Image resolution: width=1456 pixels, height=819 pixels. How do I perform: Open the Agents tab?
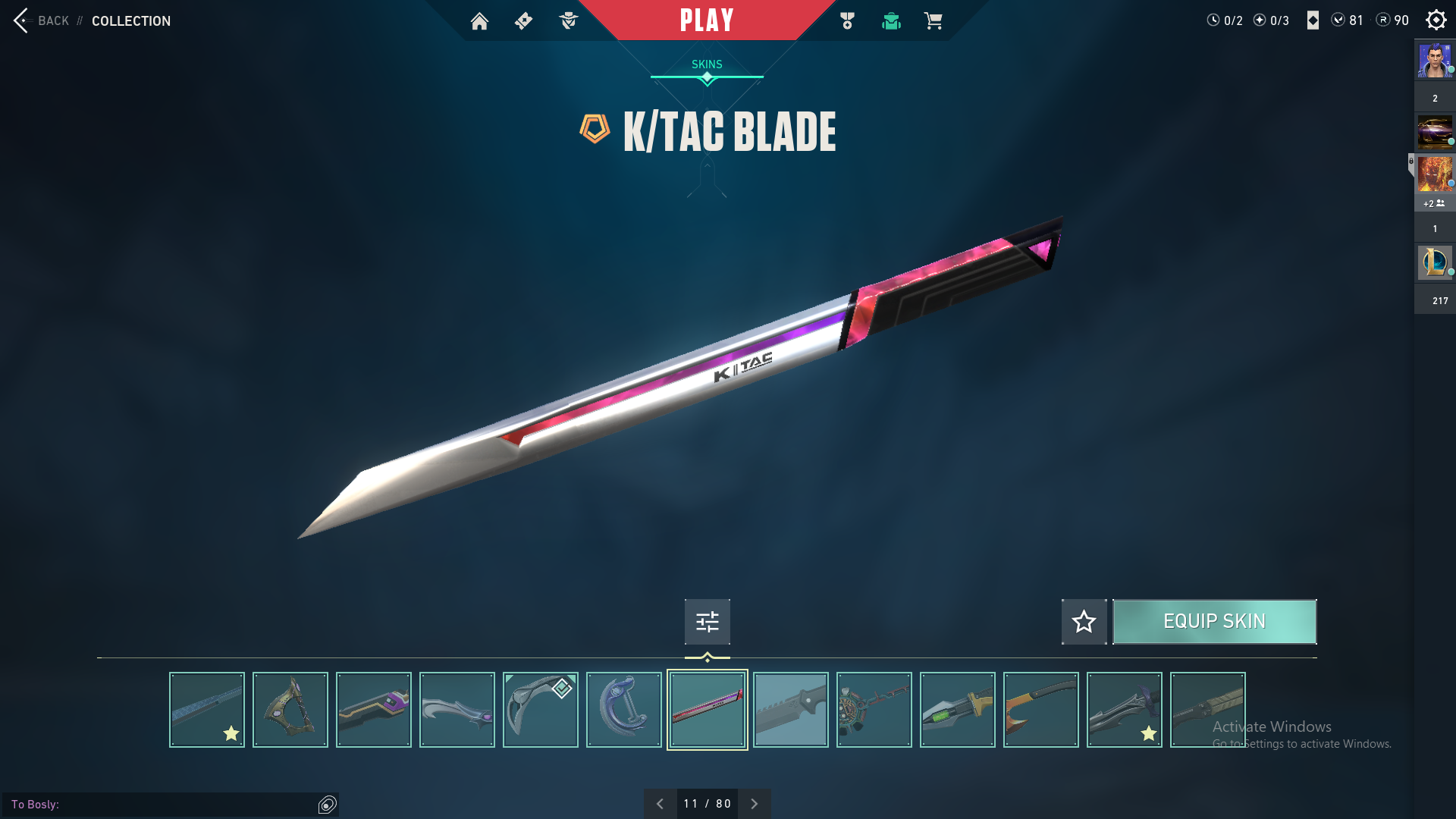[x=568, y=21]
